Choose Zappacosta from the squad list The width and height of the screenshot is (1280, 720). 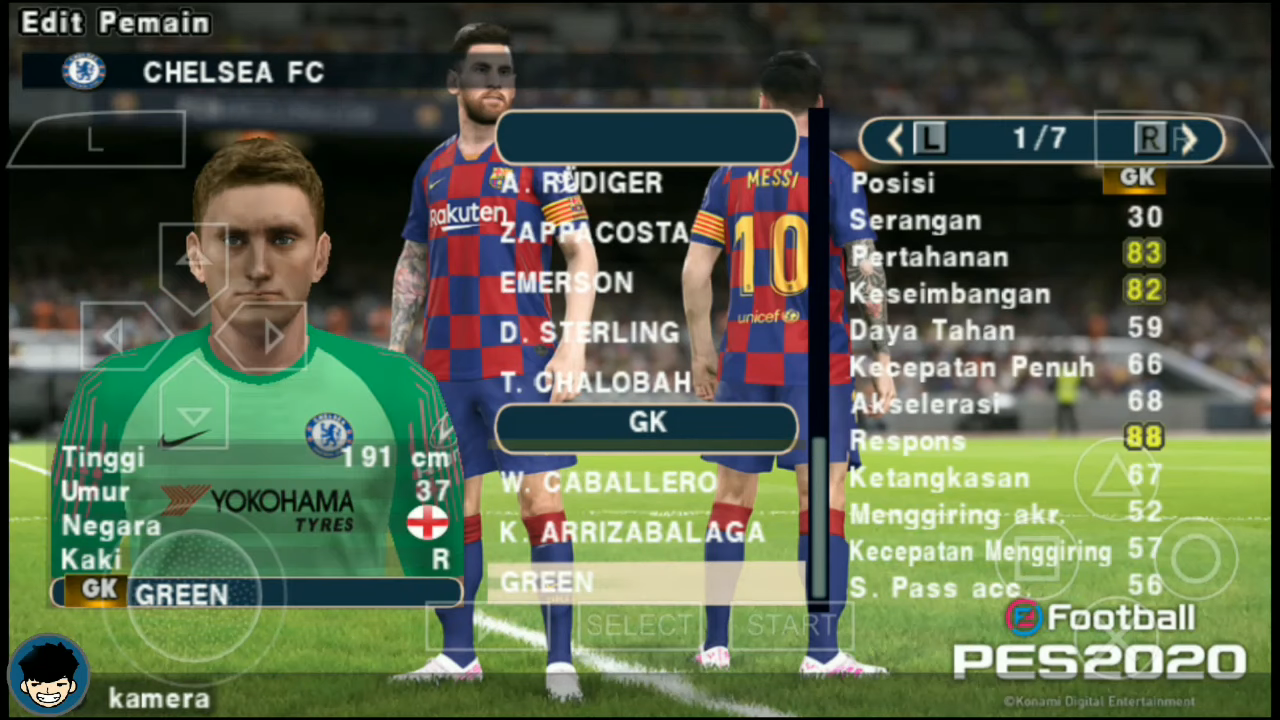tap(594, 233)
